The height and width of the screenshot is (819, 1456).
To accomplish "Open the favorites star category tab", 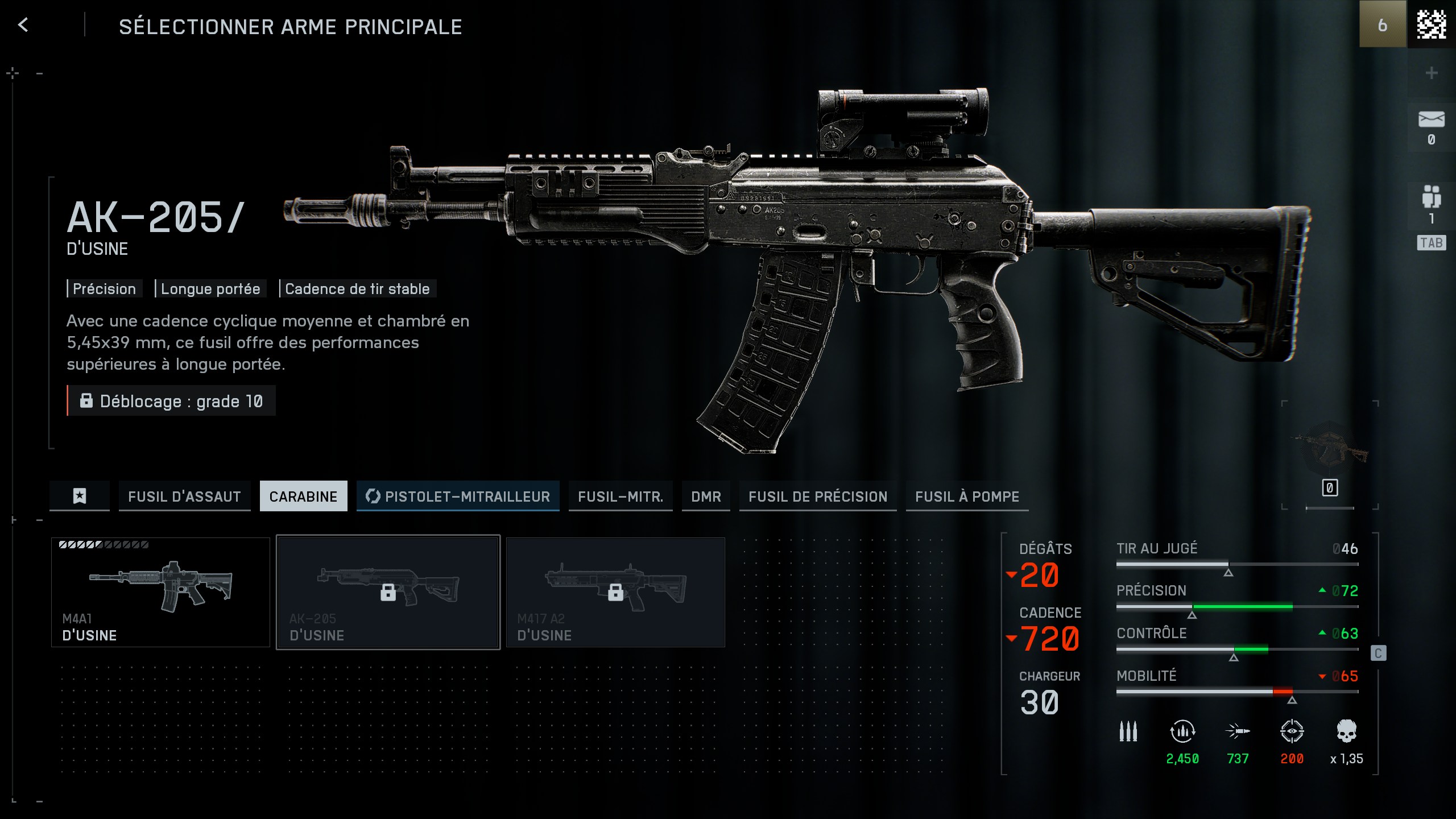I will 79,496.
